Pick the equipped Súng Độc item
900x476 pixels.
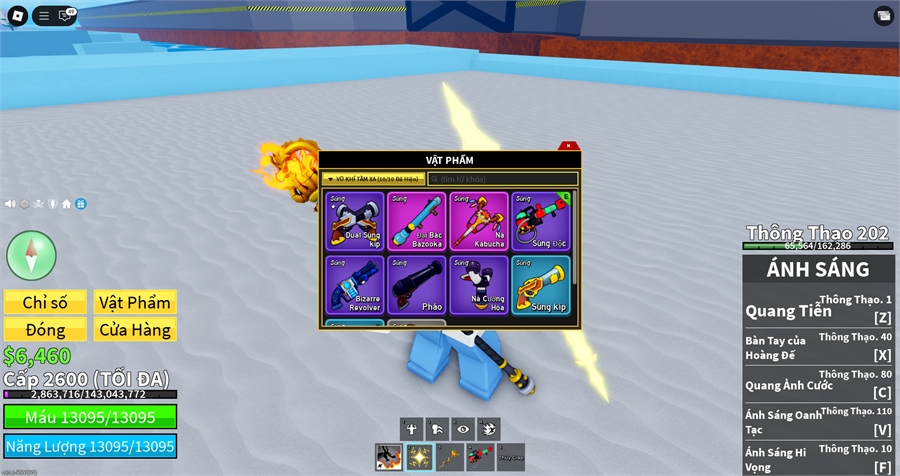point(540,221)
